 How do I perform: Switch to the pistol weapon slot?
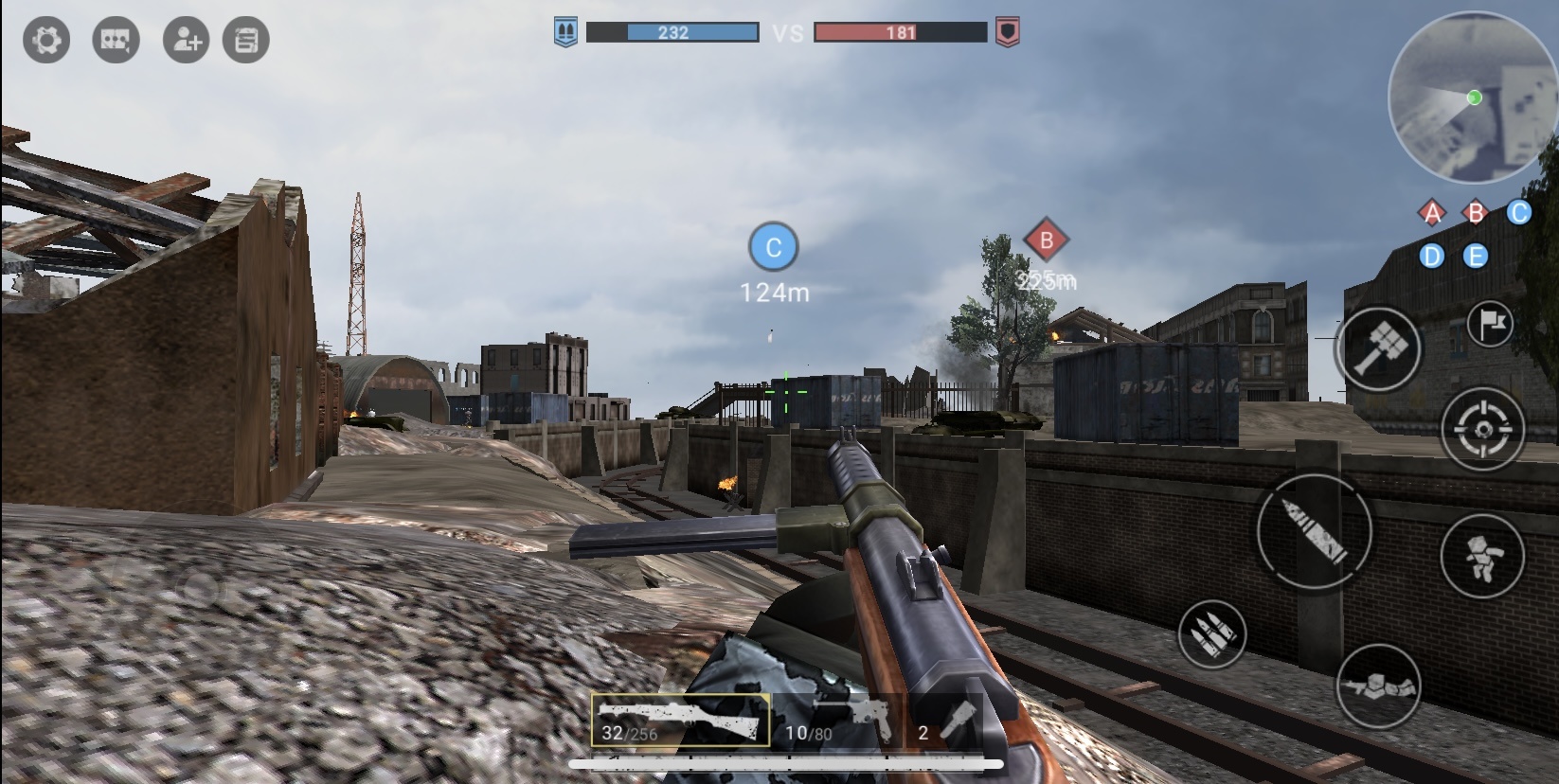coord(839,721)
